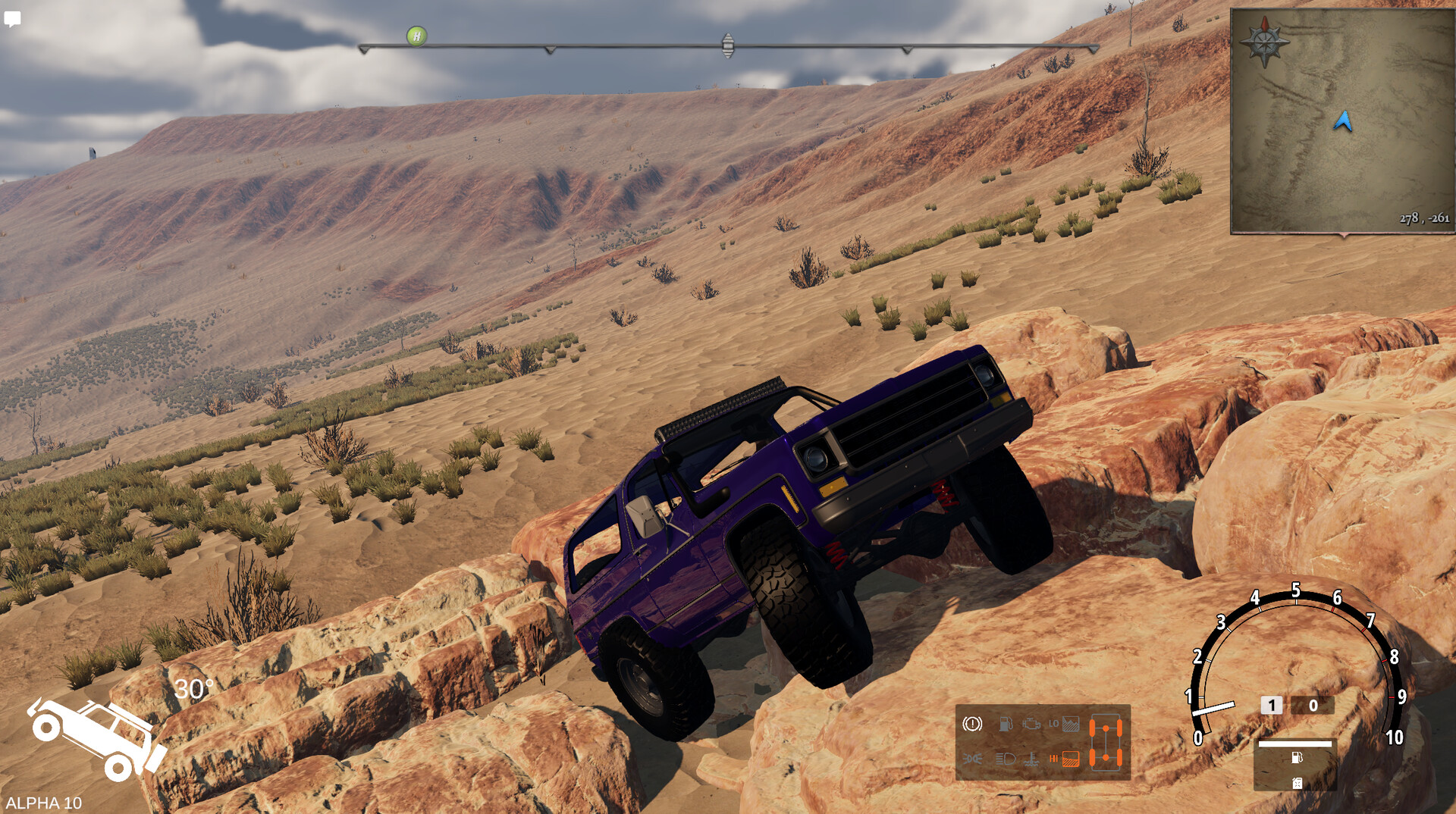The width and height of the screenshot is (1456, 814).
Task: Click the headlight beam indicator icon
Action: pos(1005,759)
